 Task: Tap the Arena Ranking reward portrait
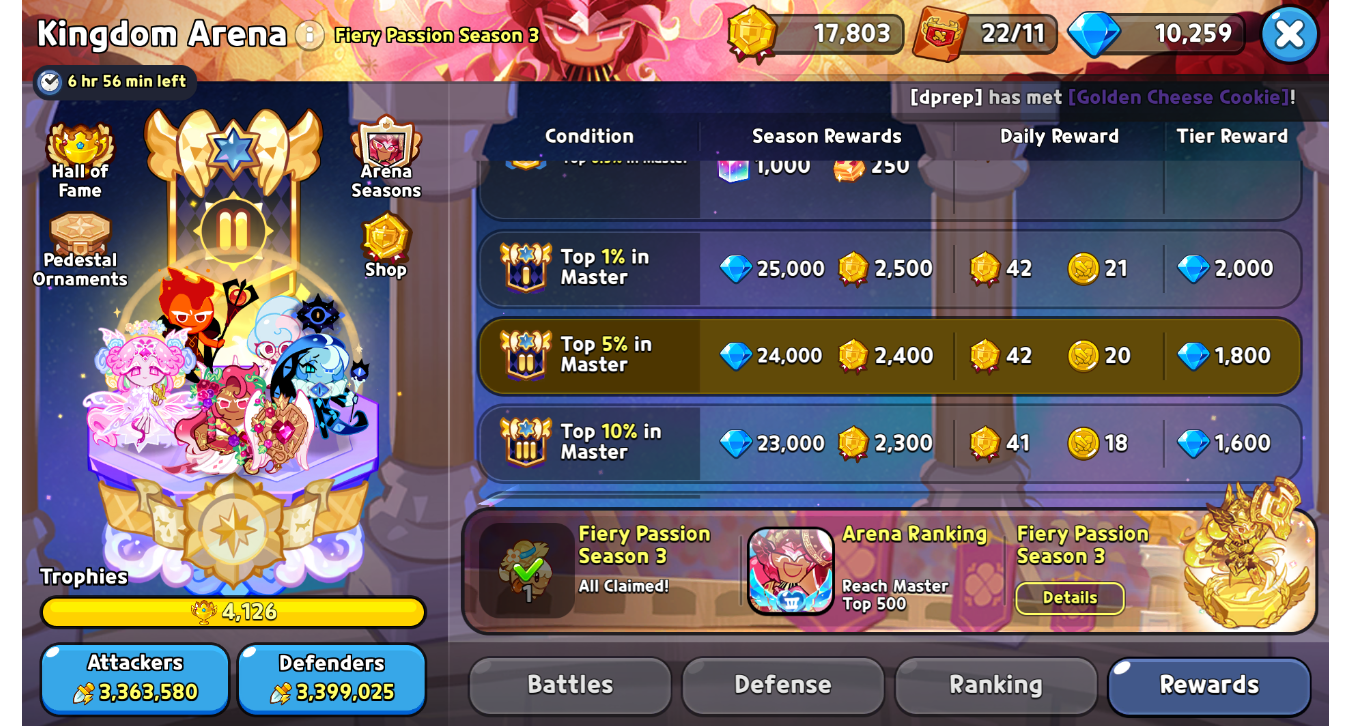tap(791, 570)
